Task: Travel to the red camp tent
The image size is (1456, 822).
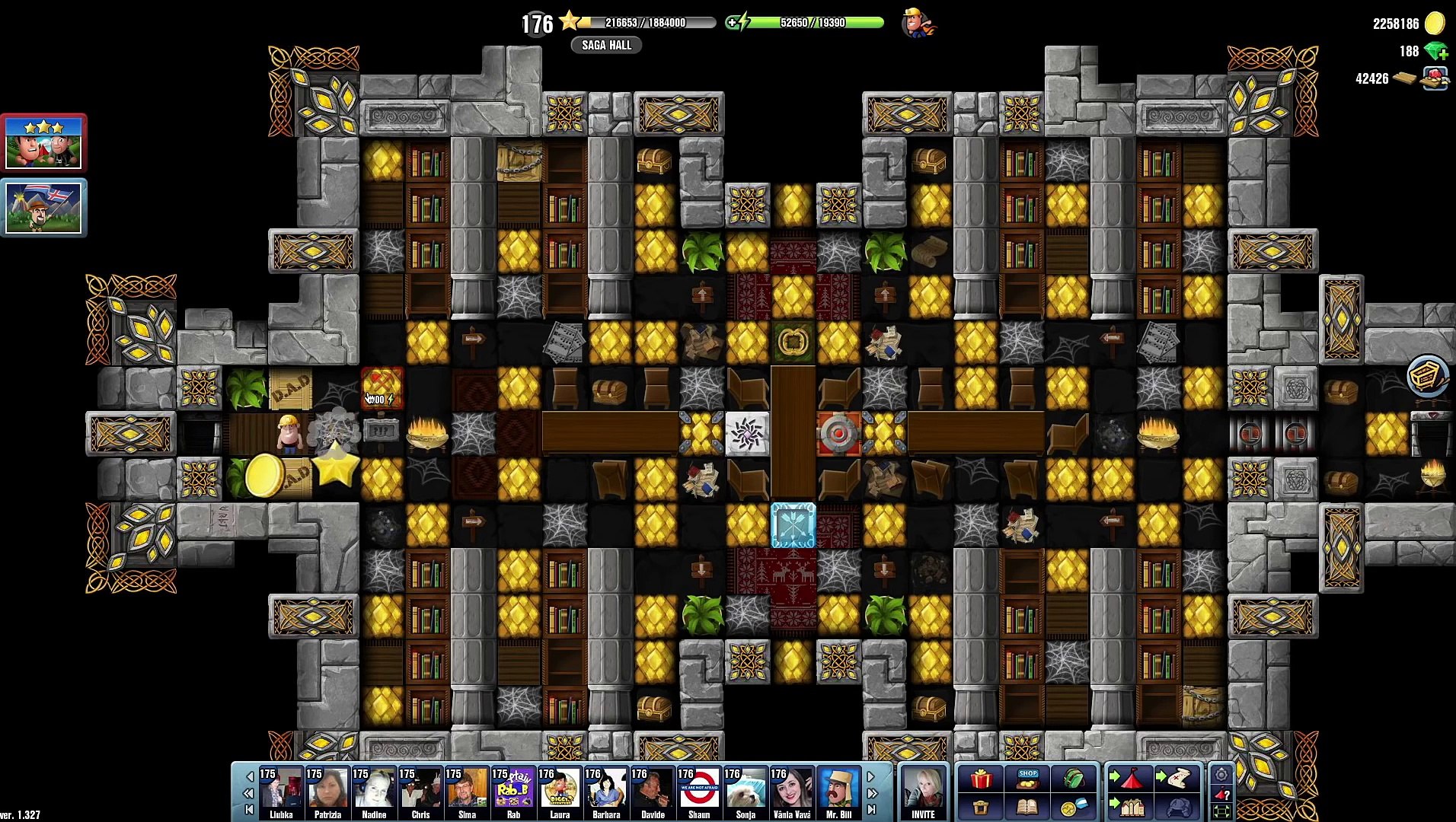Action: 1129,779
